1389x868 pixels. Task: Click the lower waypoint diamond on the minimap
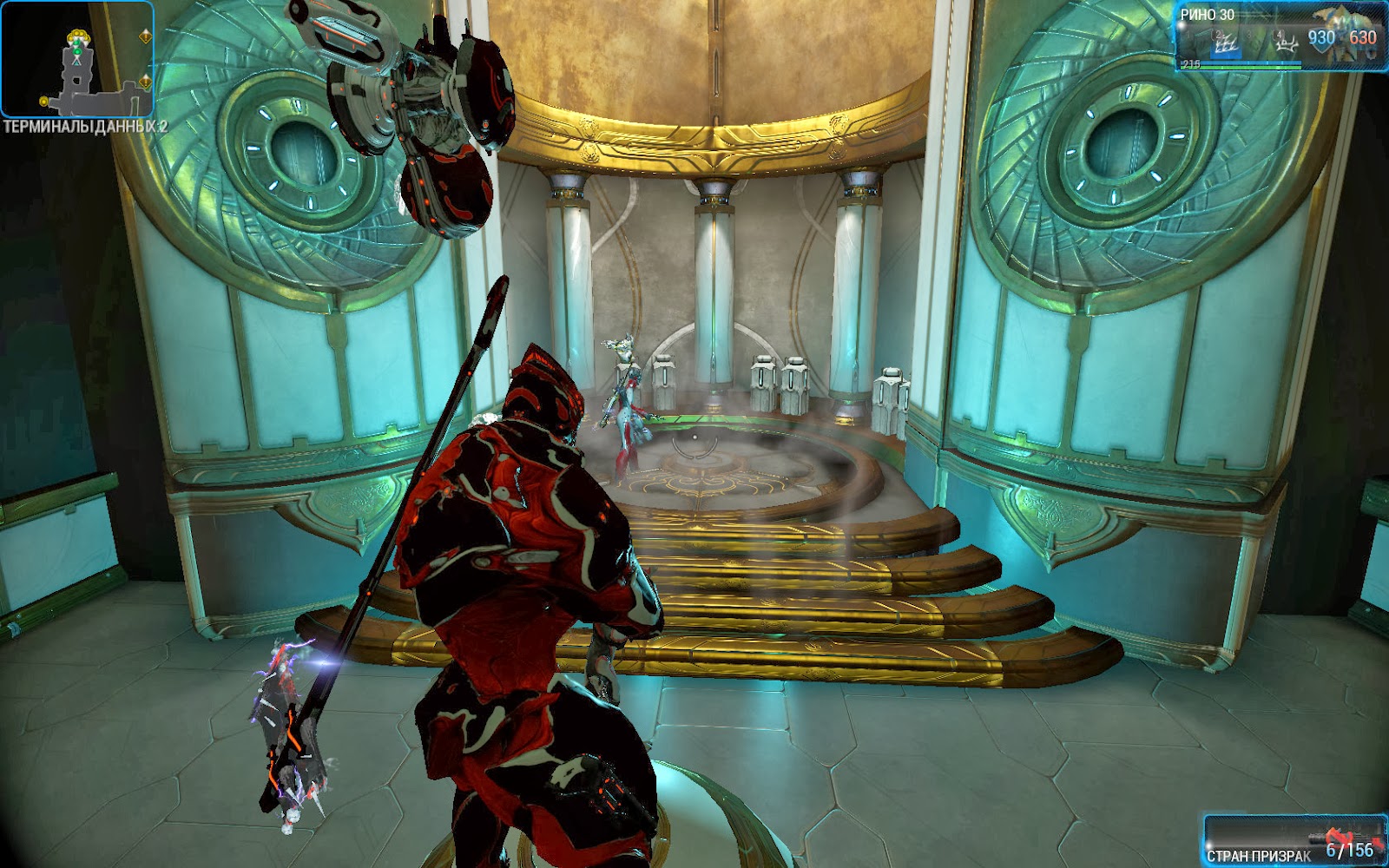point(145,82)
